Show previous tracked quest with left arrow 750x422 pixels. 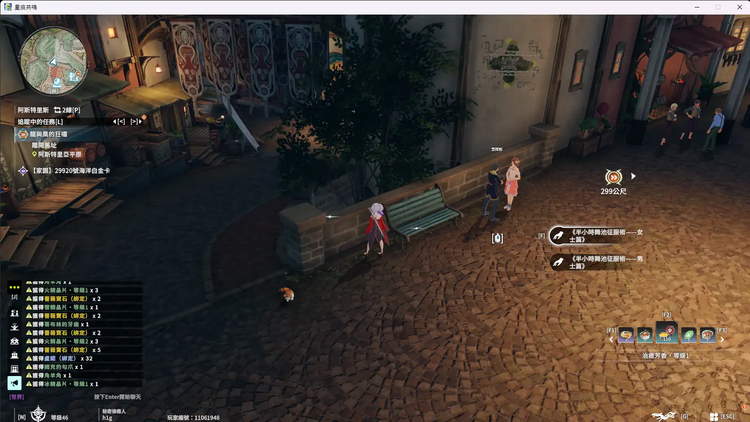pyautogui.click(x=119, y=121)
